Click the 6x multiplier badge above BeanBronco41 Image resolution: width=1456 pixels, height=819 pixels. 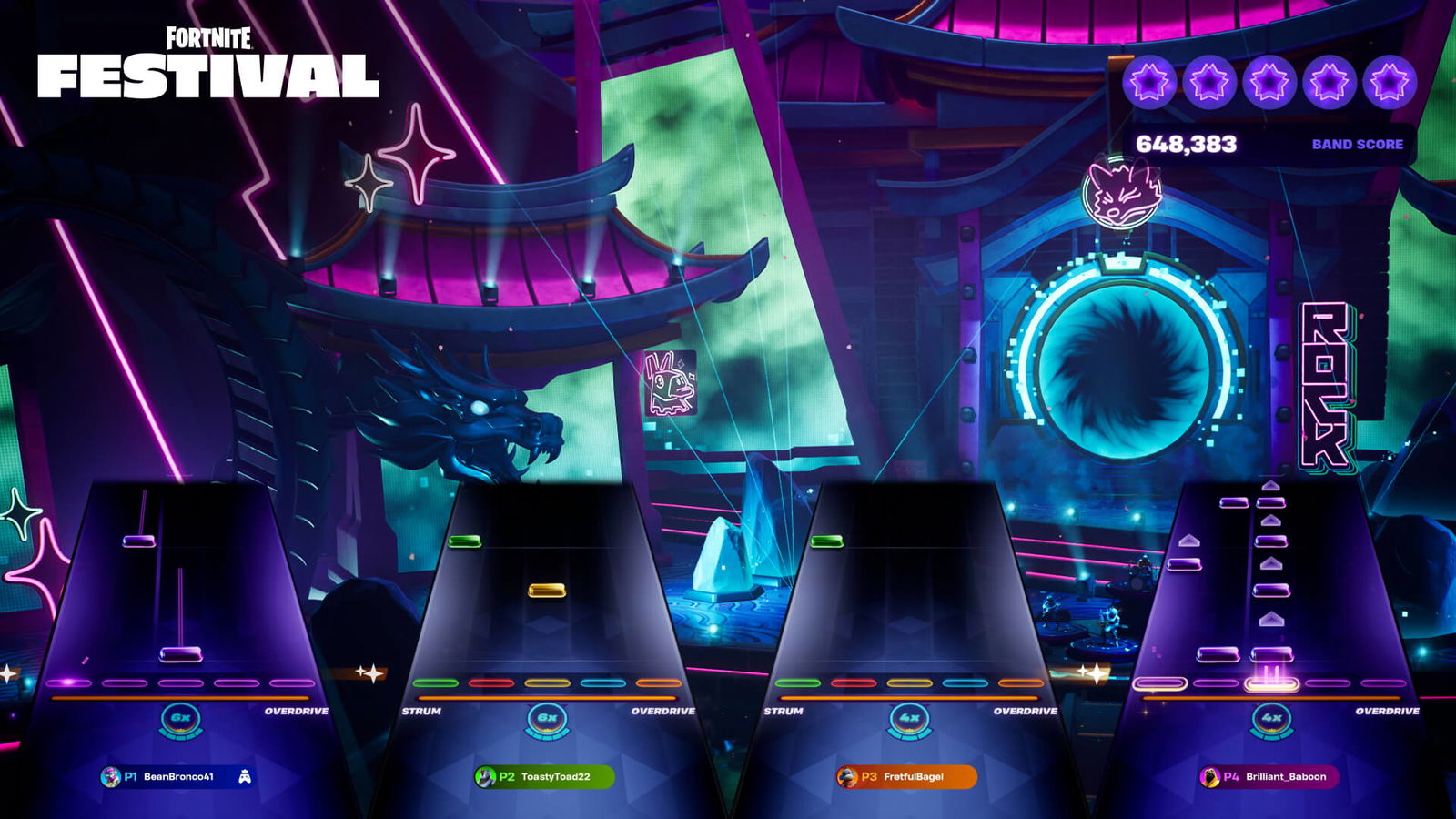click(181, 718)
